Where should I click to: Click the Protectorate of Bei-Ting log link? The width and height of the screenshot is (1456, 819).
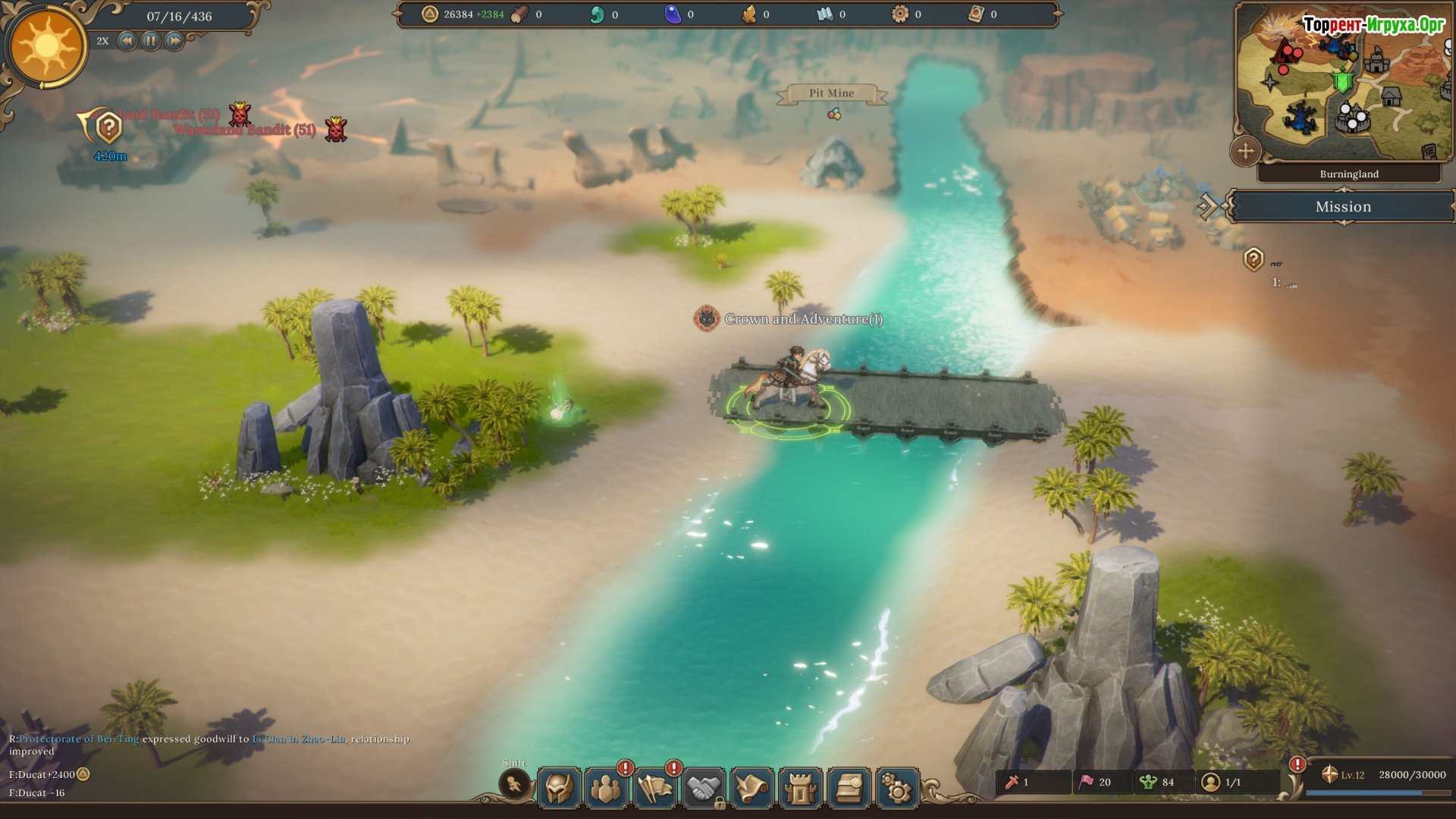tap(79, 739)
